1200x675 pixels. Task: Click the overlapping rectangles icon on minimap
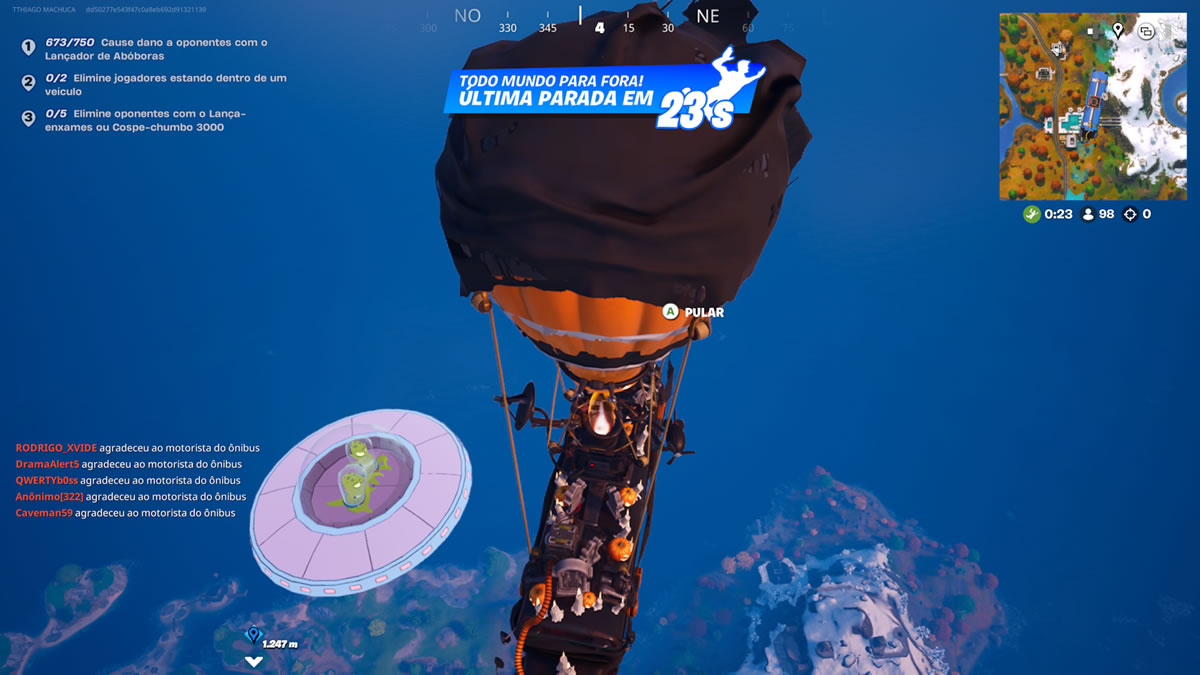(1146, 31)
